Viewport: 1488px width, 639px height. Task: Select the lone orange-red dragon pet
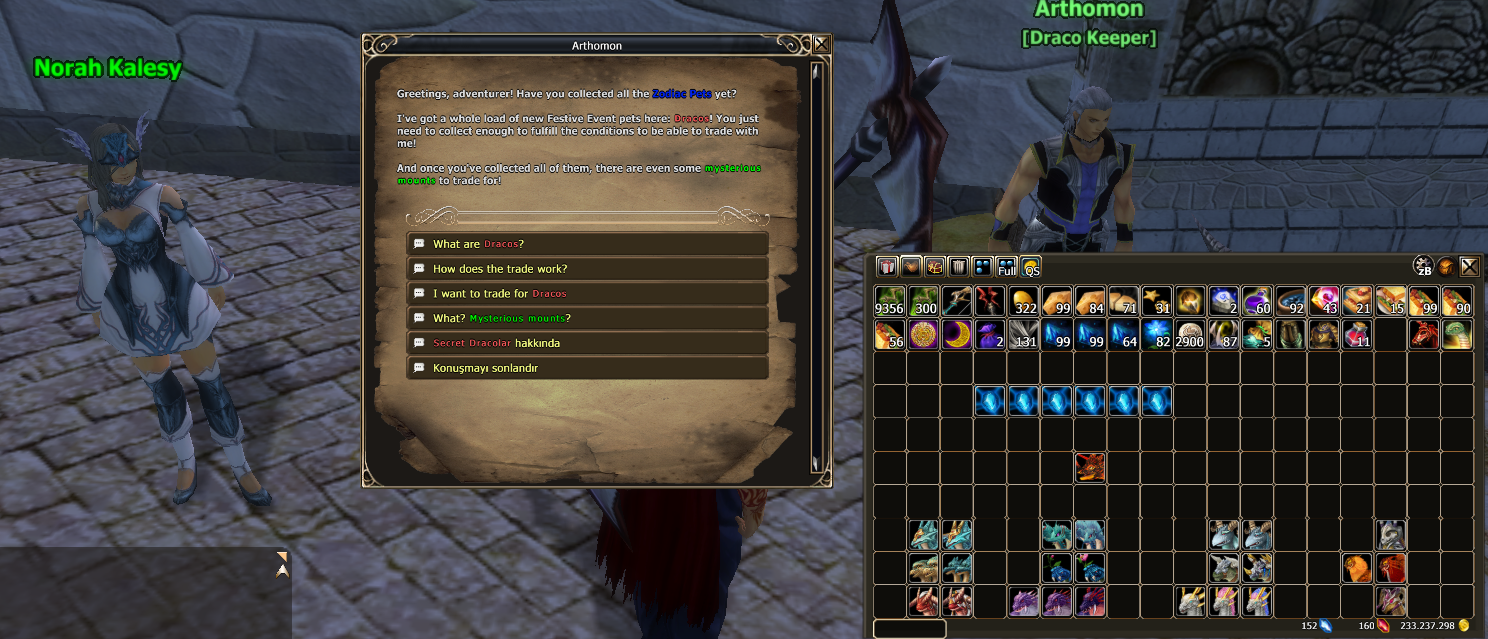click(x=1091, y=468)
